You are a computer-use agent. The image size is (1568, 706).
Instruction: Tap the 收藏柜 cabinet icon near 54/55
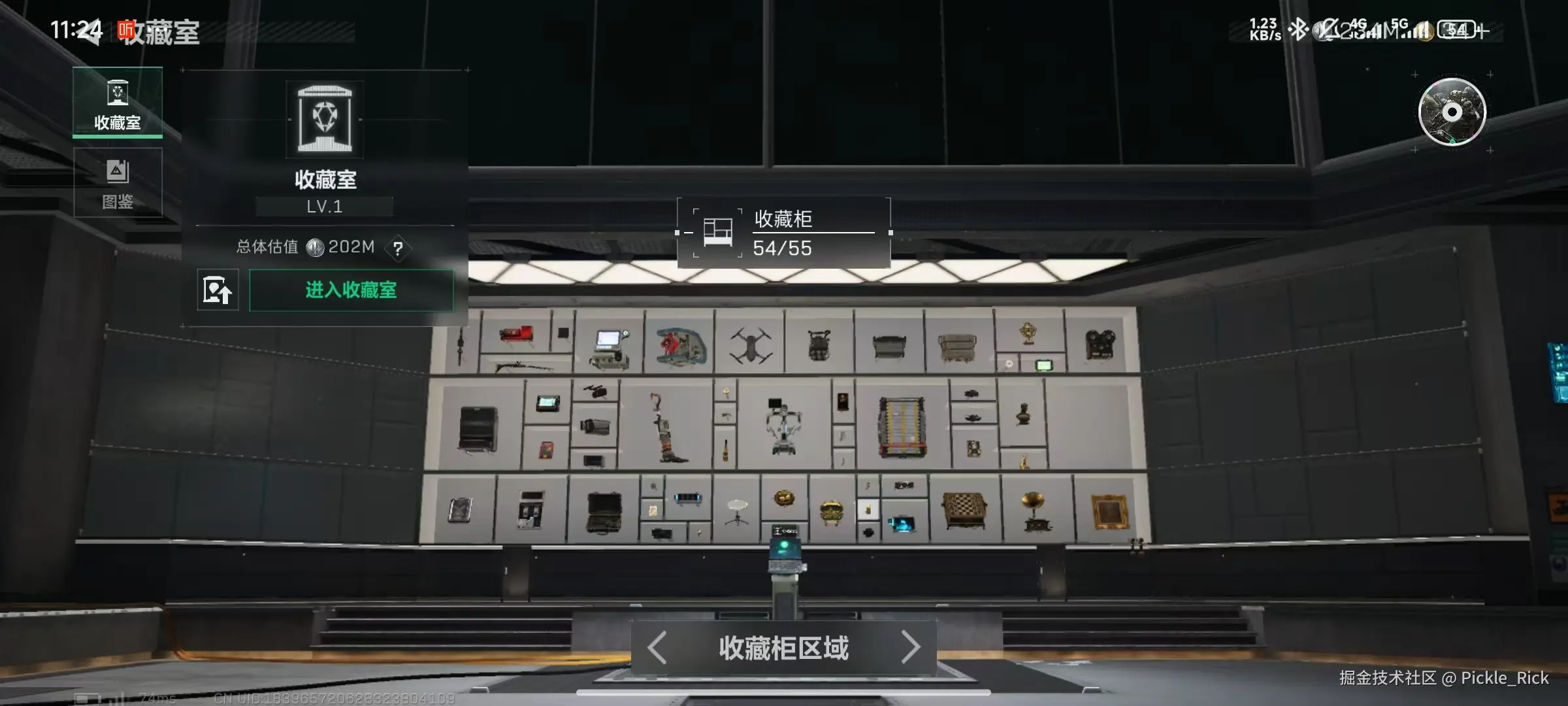[716, 233]
